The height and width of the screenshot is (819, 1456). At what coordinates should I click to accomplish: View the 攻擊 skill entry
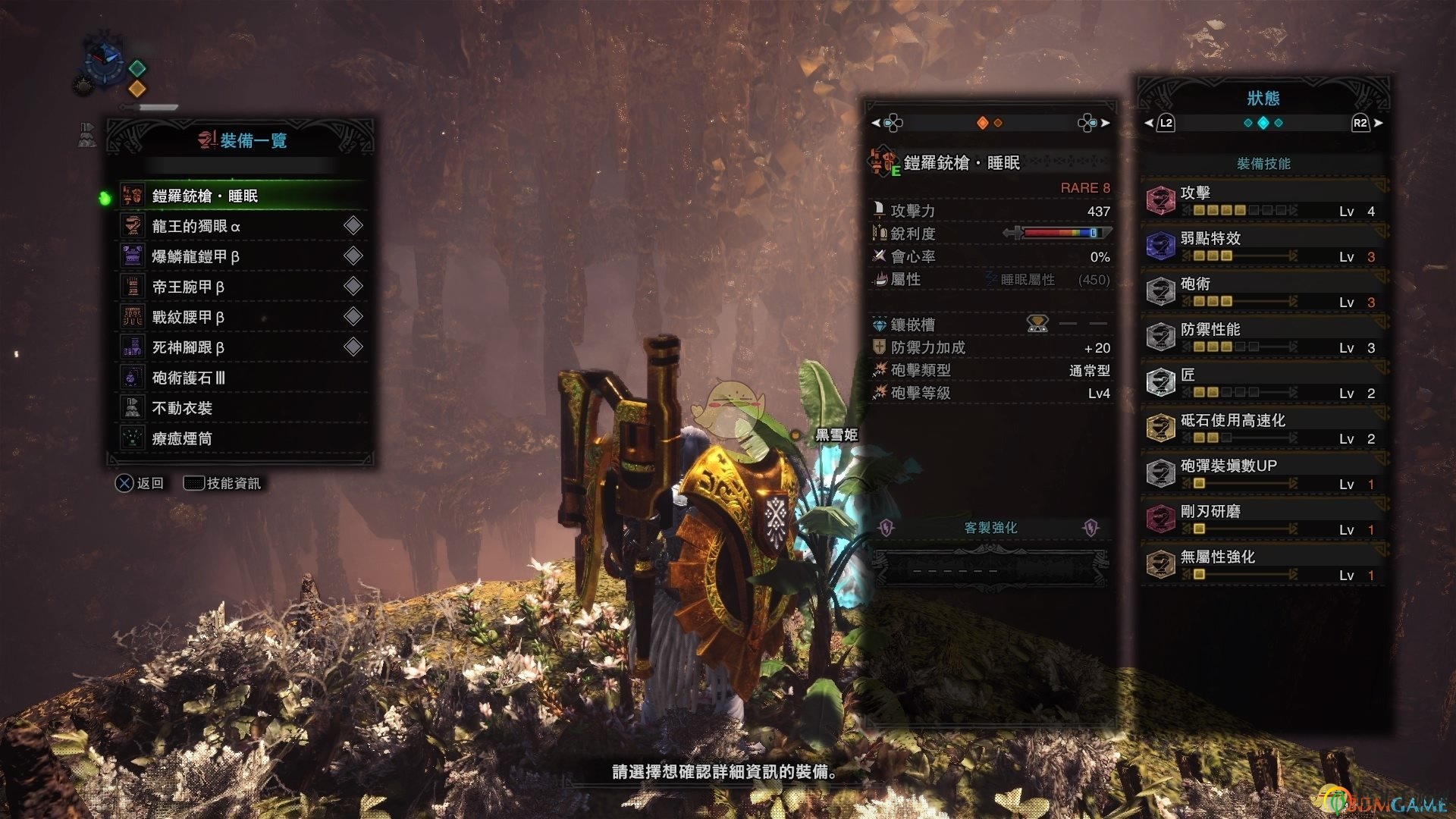(x=1263, y=201)
